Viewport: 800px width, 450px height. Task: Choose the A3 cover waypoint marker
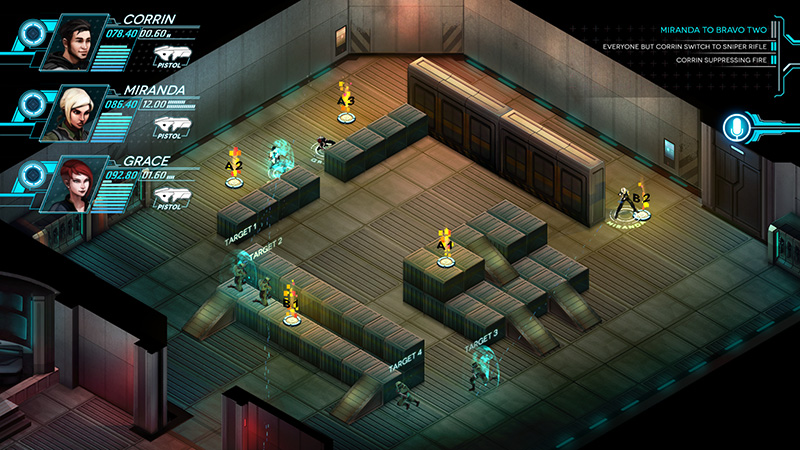(346, 103)
